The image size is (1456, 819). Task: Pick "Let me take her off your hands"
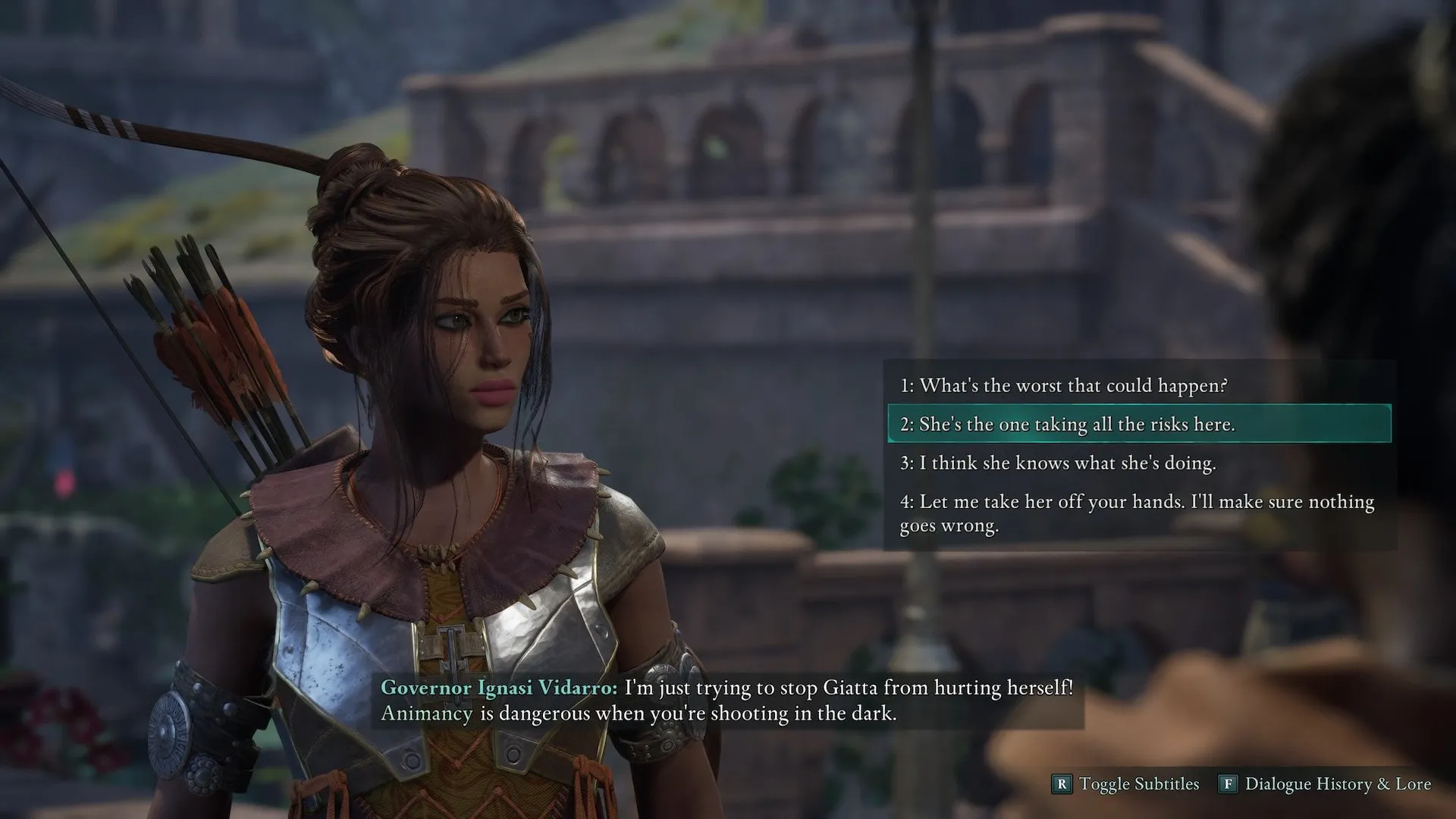[1136, 513]
